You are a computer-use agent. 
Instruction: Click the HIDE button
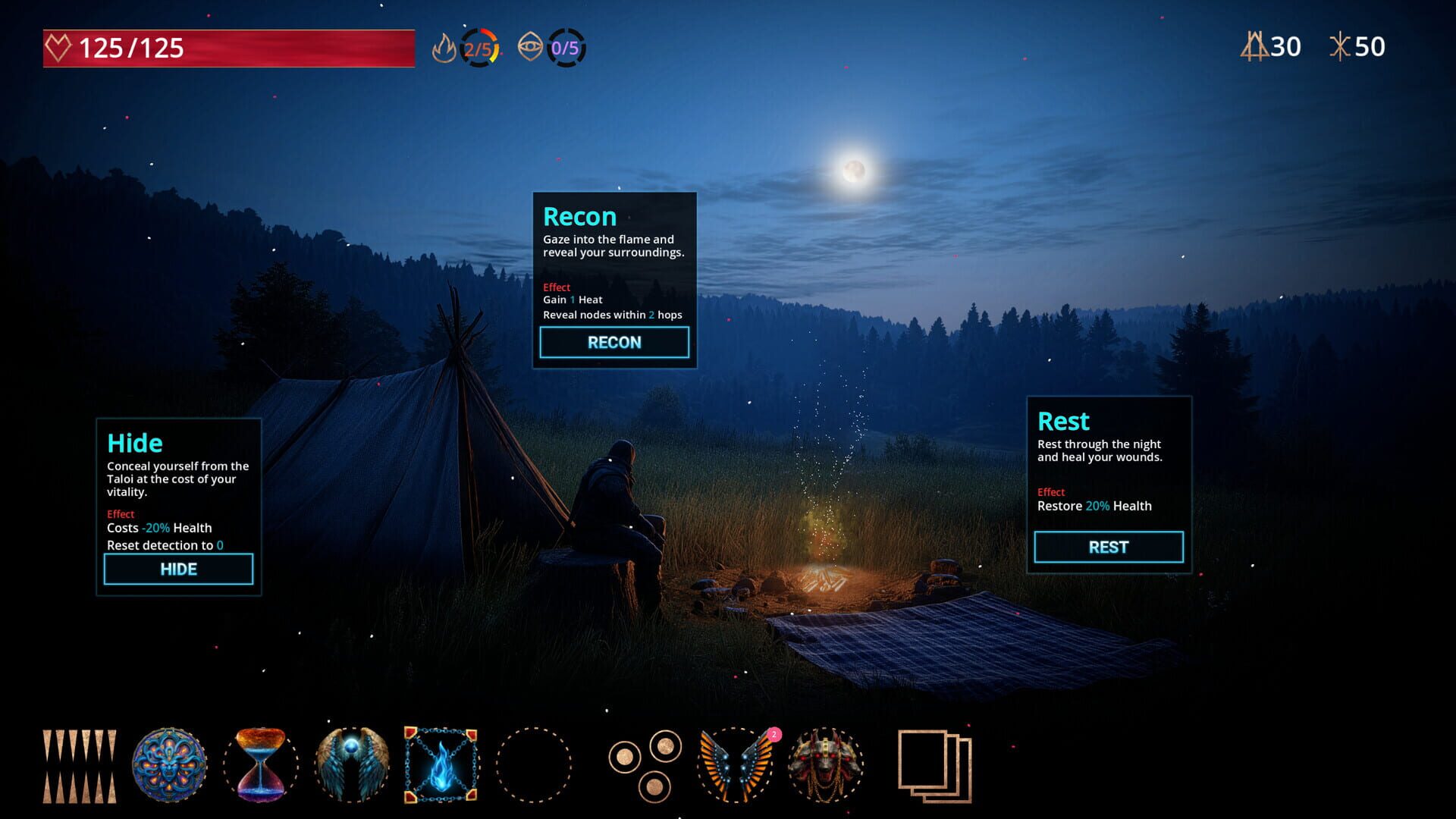point(178,569)
